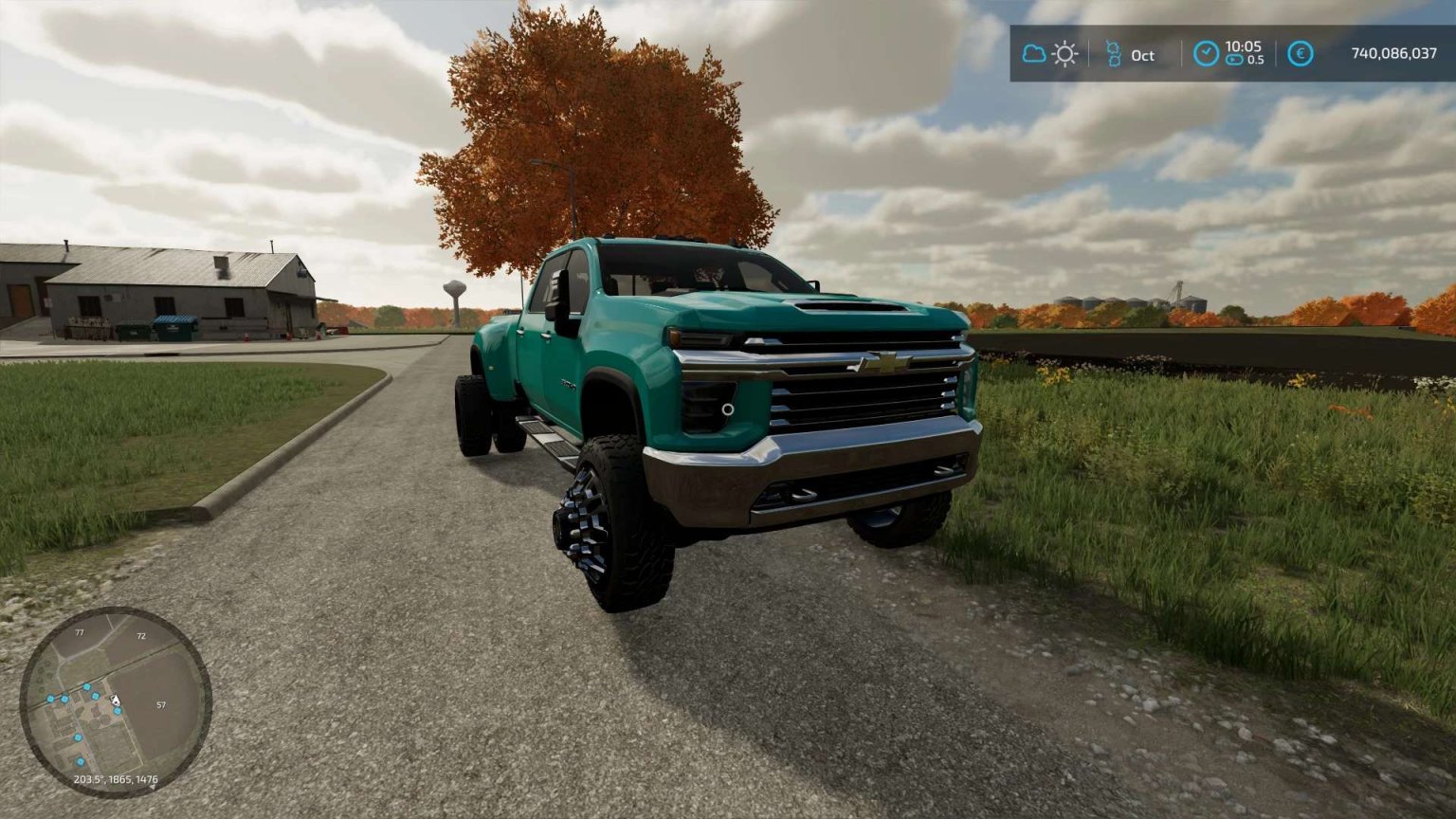Click the cloud weather icon in the HUD
Image resolution: width=1456 pixels, height=819 pixels.
[x=1034, y=54]
